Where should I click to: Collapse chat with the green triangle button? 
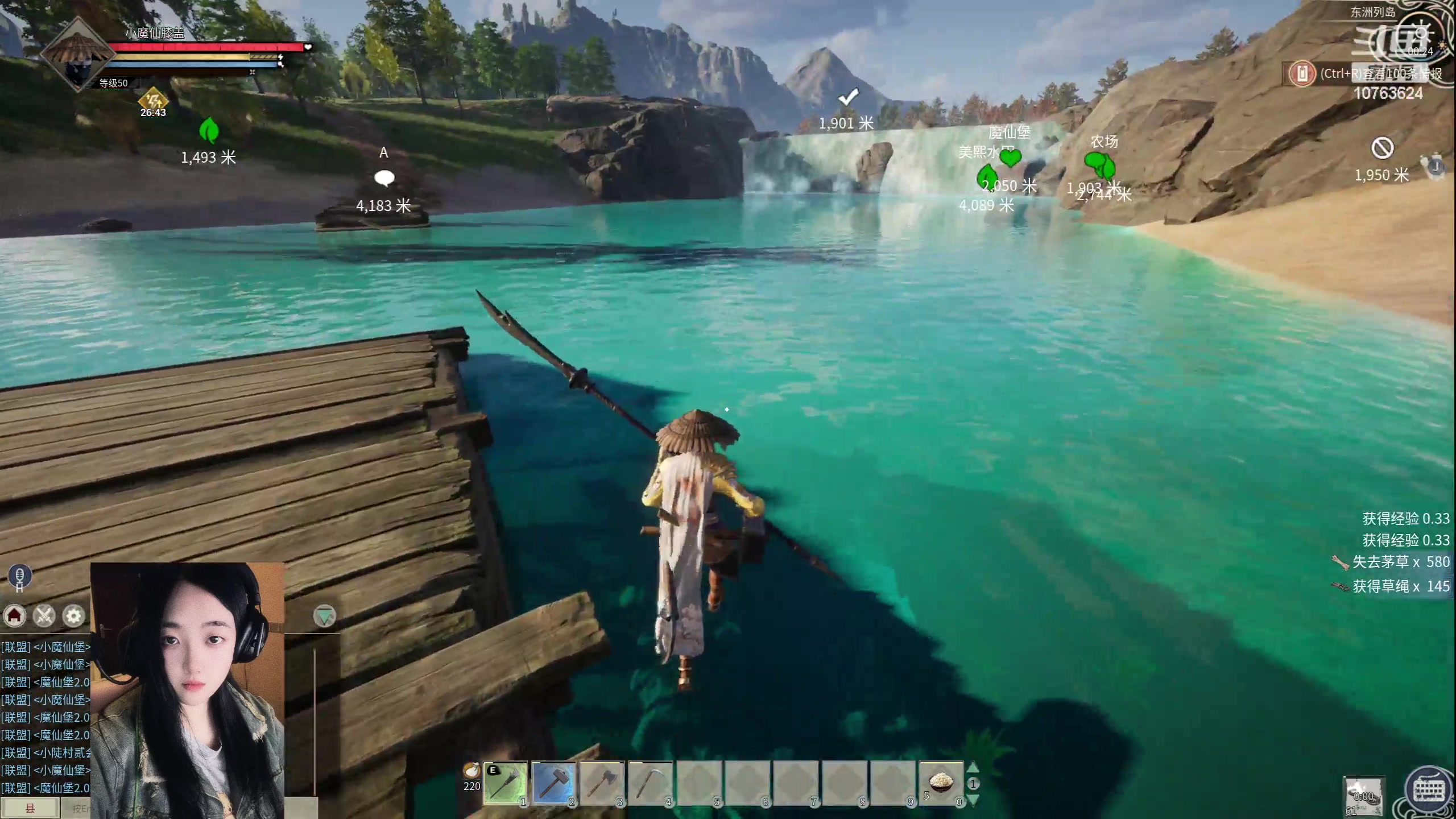(325, 615)
